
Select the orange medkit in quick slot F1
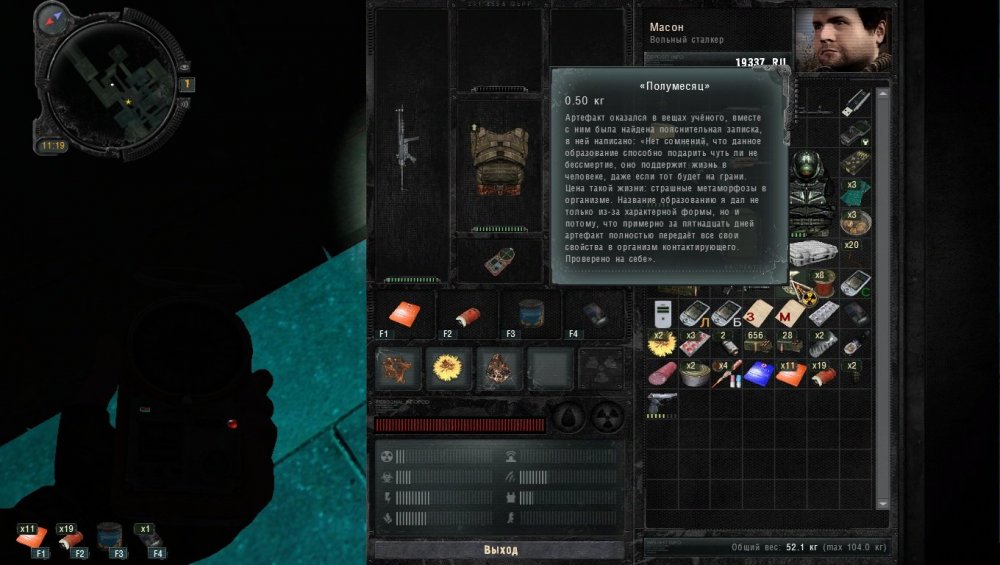pyautogui.click(x=404, y=313)
